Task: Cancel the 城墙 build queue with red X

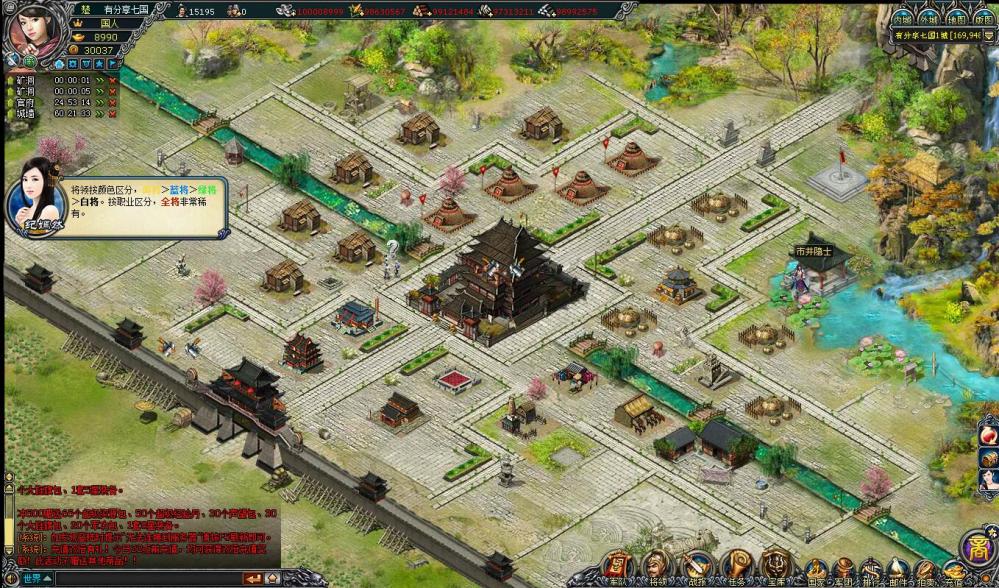Action: pos(113,113)
